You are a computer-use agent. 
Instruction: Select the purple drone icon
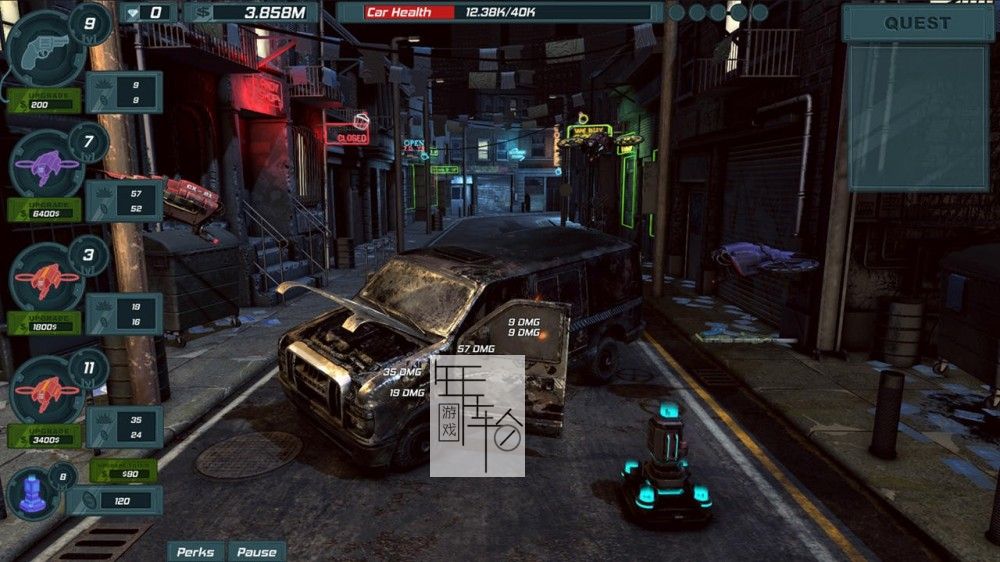(x=45, y=162)
